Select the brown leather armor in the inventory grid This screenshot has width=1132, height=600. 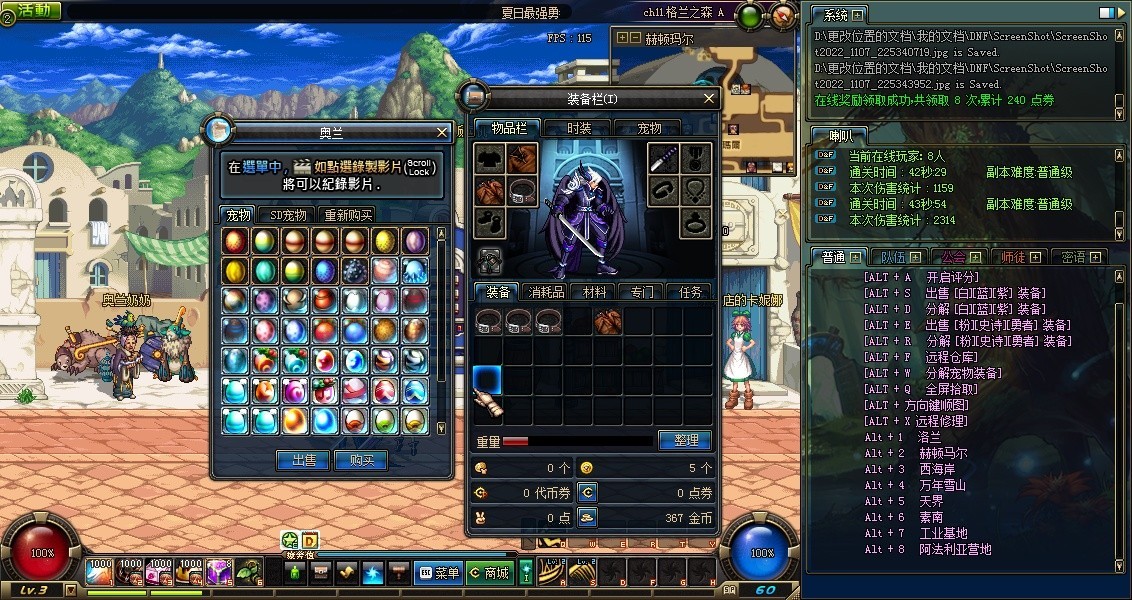coord(608,320)
